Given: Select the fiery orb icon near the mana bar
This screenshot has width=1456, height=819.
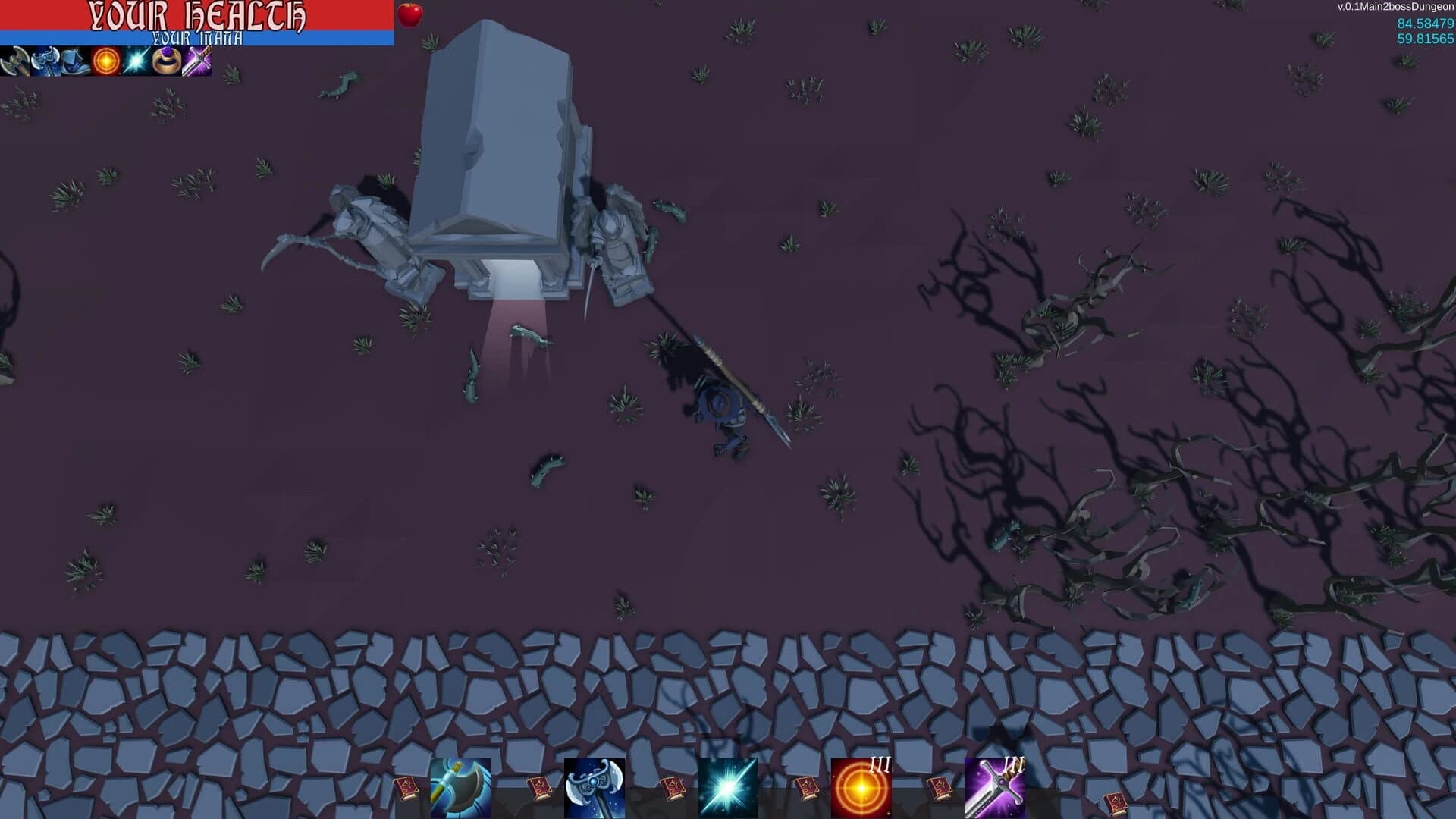Looking at the screenshot, I should pos(106,62).
